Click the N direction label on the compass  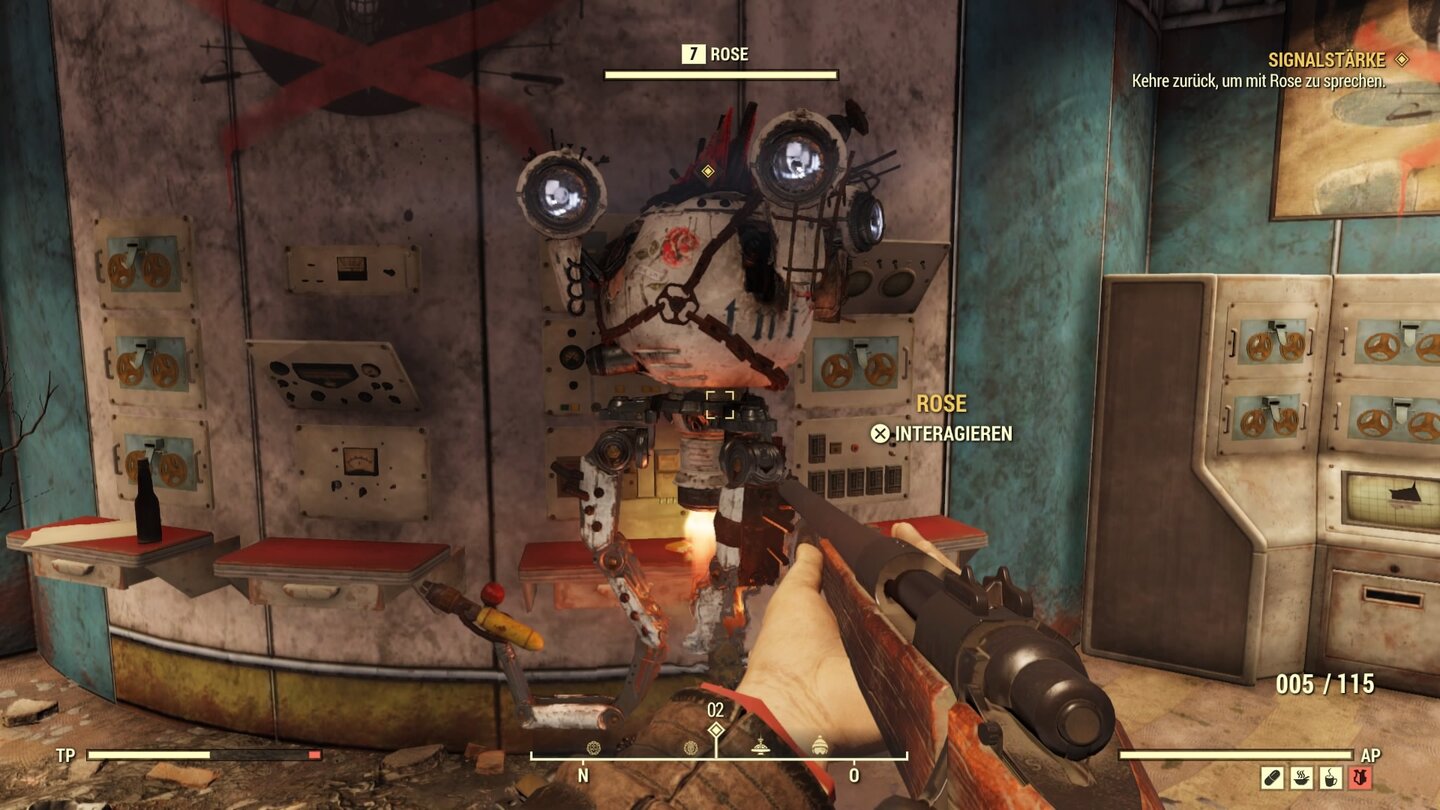pyautogui.click(x=583, y=774)
